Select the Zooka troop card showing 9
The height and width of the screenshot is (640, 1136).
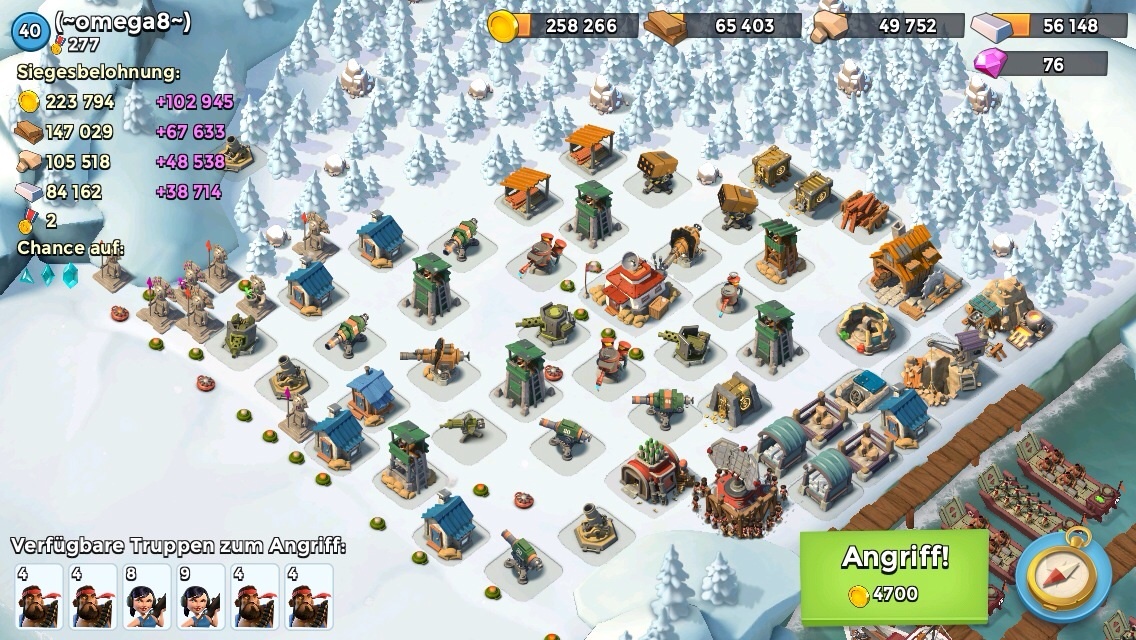click(201, 596)
